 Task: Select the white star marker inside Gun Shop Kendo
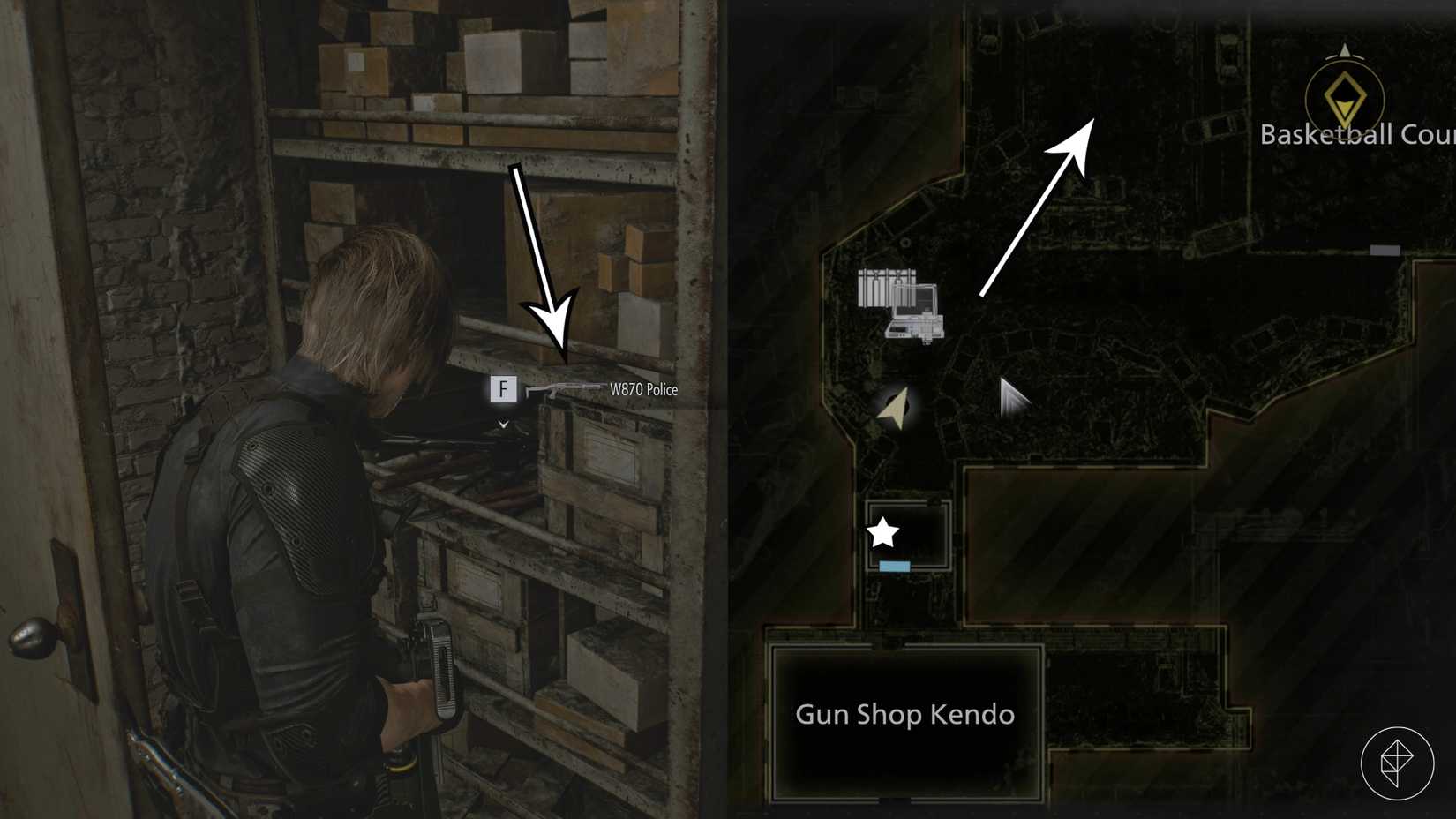(x=881, y=531)
